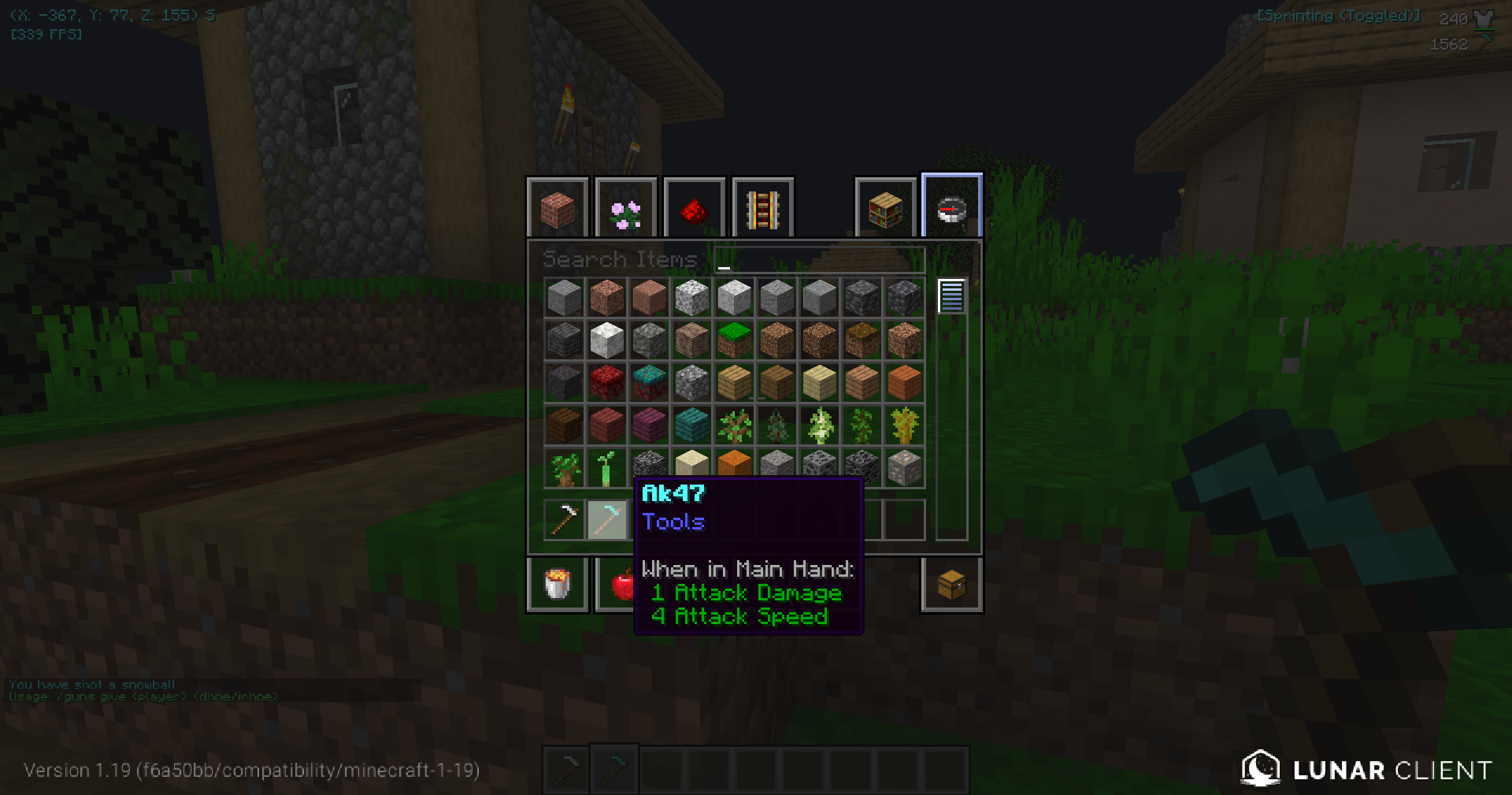
Task: Select the grass block item in the grid
Action: (734, 340)
